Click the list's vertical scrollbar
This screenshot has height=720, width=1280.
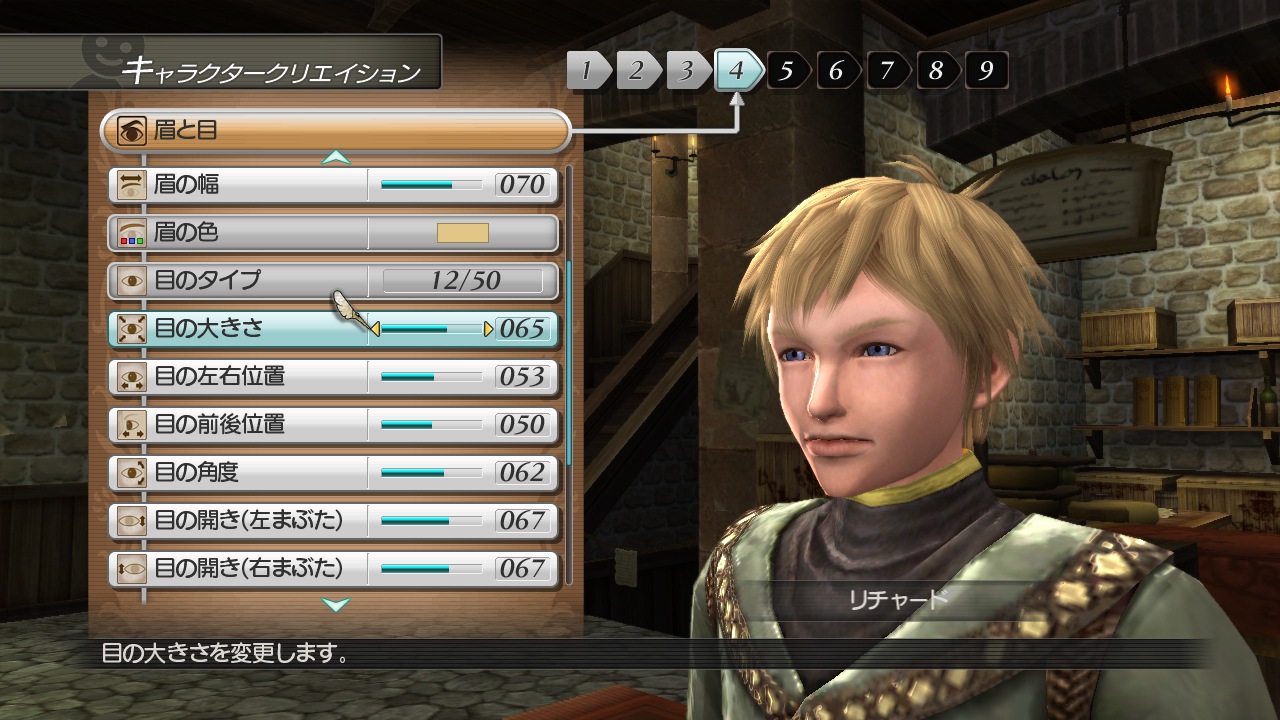(569, 362)
